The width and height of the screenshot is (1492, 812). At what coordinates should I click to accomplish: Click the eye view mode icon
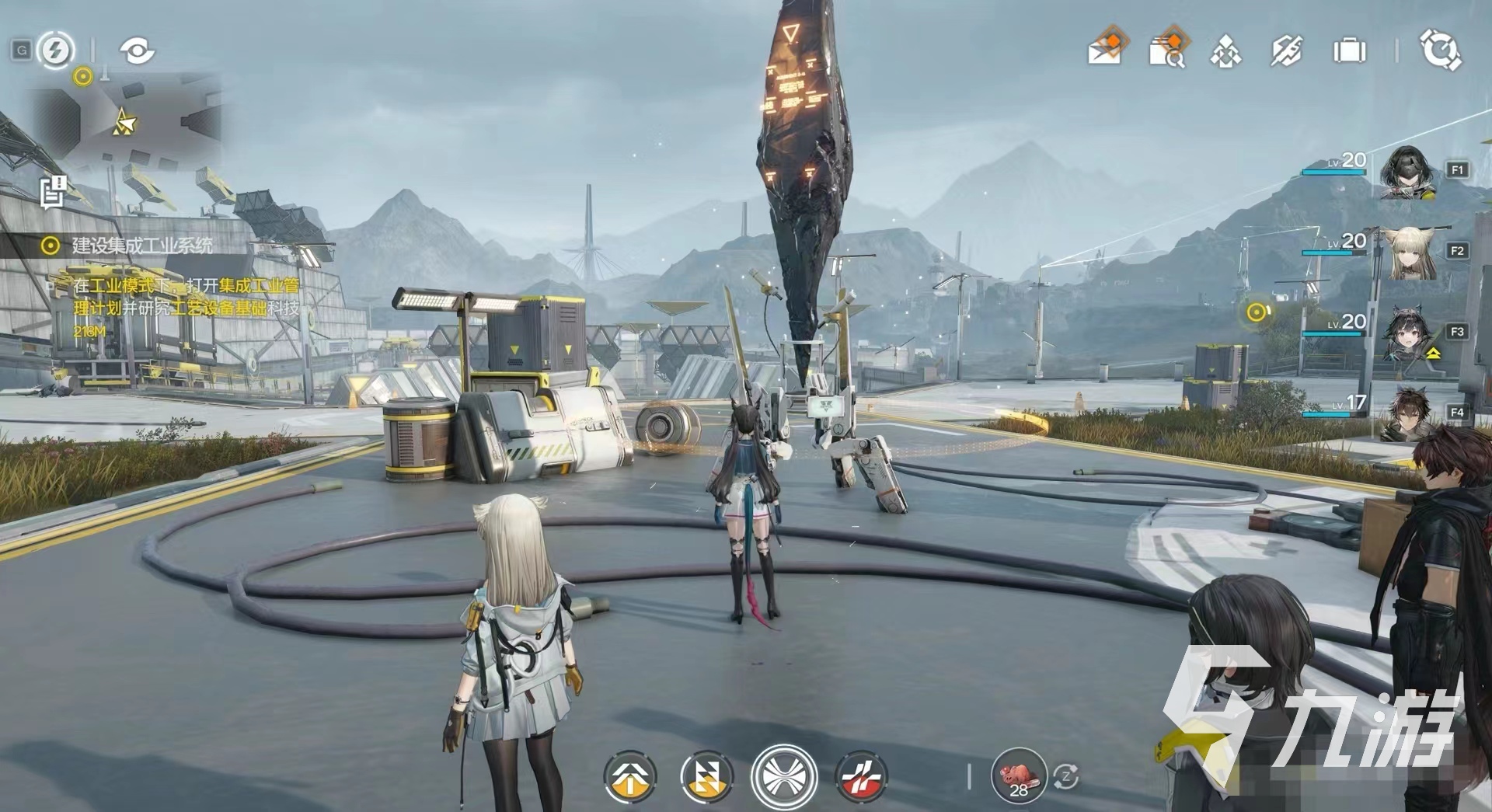click(x=137, y=51)
